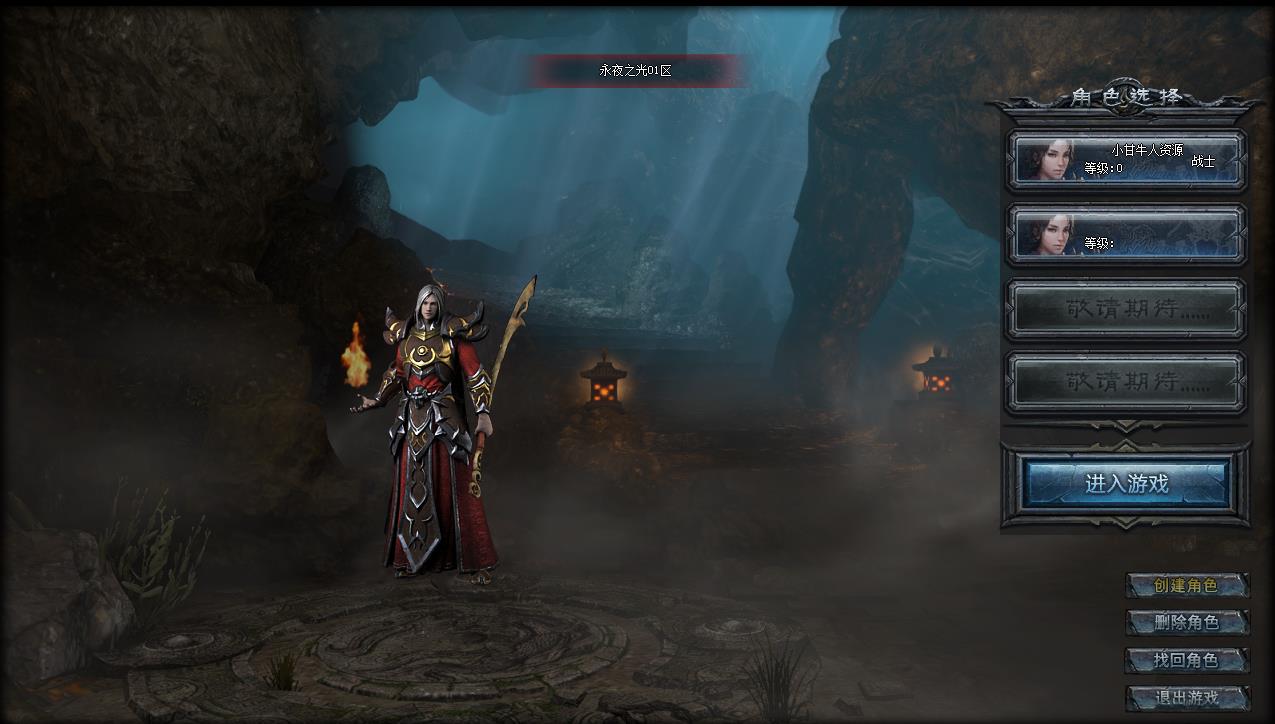Exit via the 退出游戏 button

click(x=1187, y=697)
